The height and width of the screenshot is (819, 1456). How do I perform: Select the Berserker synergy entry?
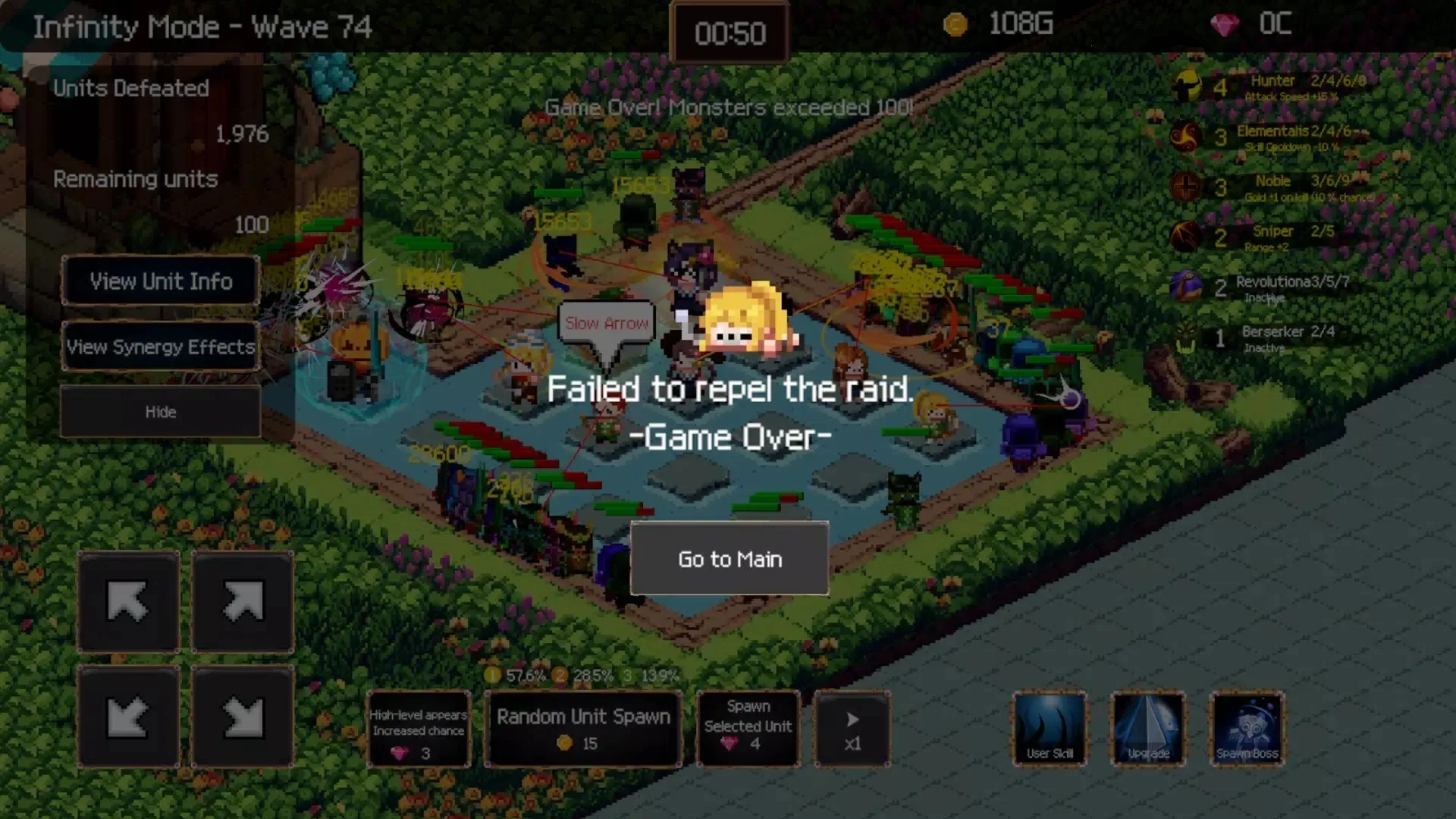pos(1272,337)
